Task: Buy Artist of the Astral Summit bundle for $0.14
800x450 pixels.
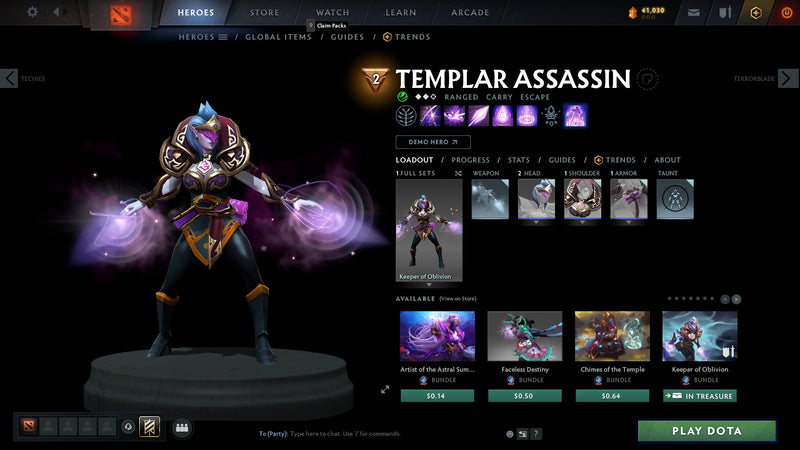Action: [x=437, y=395]
